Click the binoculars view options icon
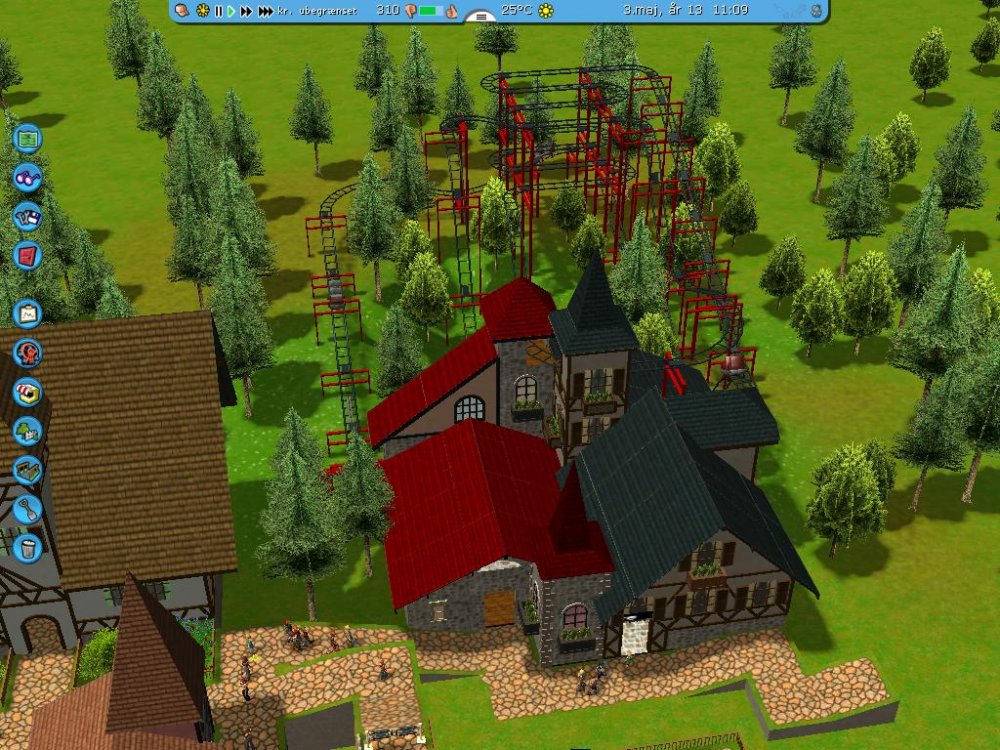The image size is (1000, 750). click(27, 177)
